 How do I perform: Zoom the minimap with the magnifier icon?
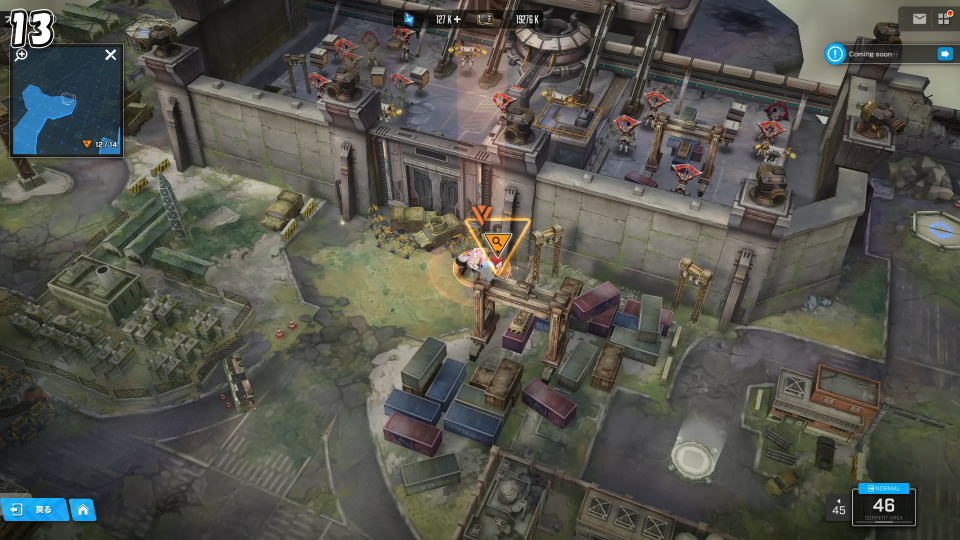[22, 55]
